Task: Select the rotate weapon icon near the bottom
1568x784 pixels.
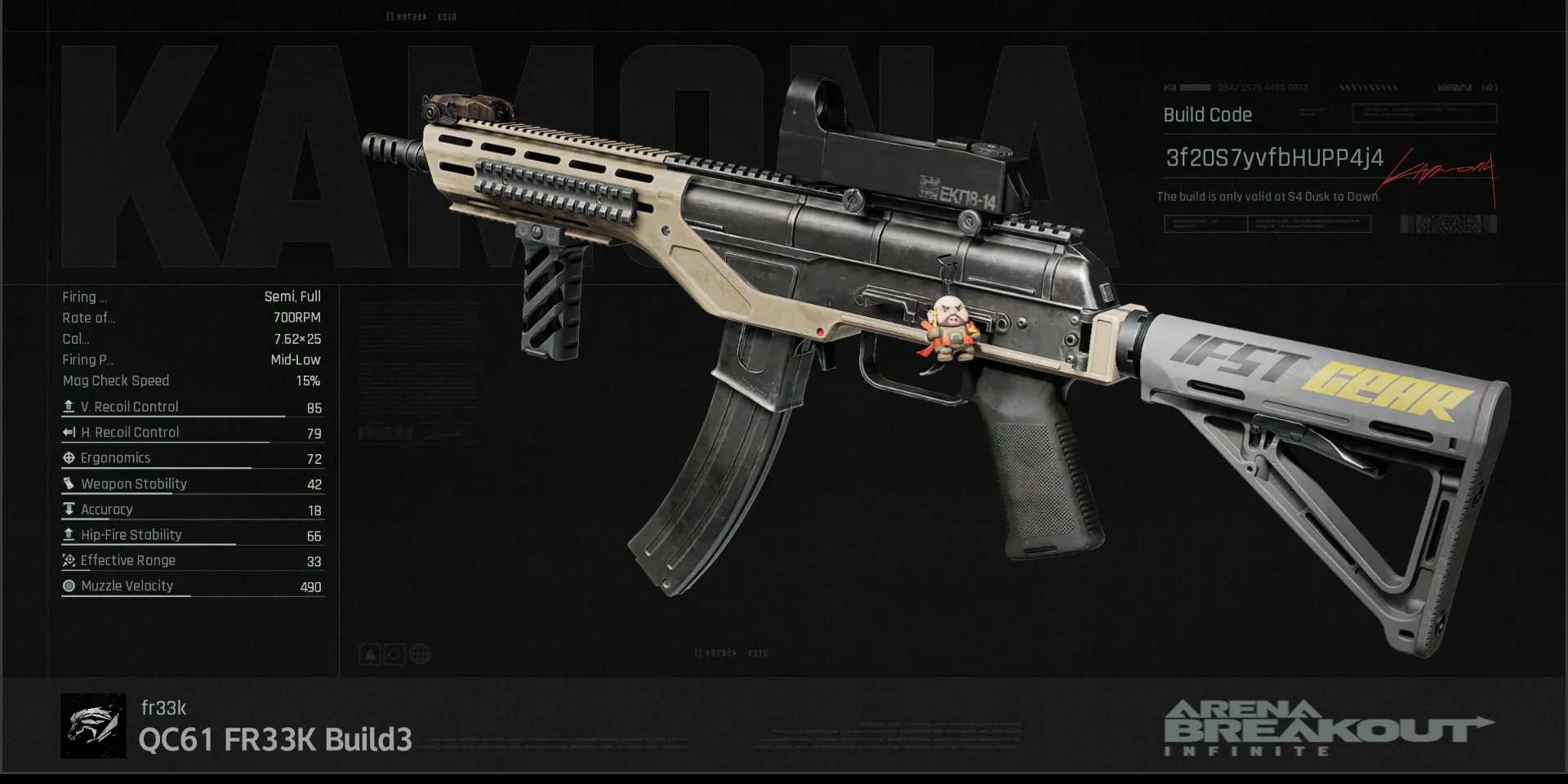Action: pyautogui.click(x=394, y=654)
